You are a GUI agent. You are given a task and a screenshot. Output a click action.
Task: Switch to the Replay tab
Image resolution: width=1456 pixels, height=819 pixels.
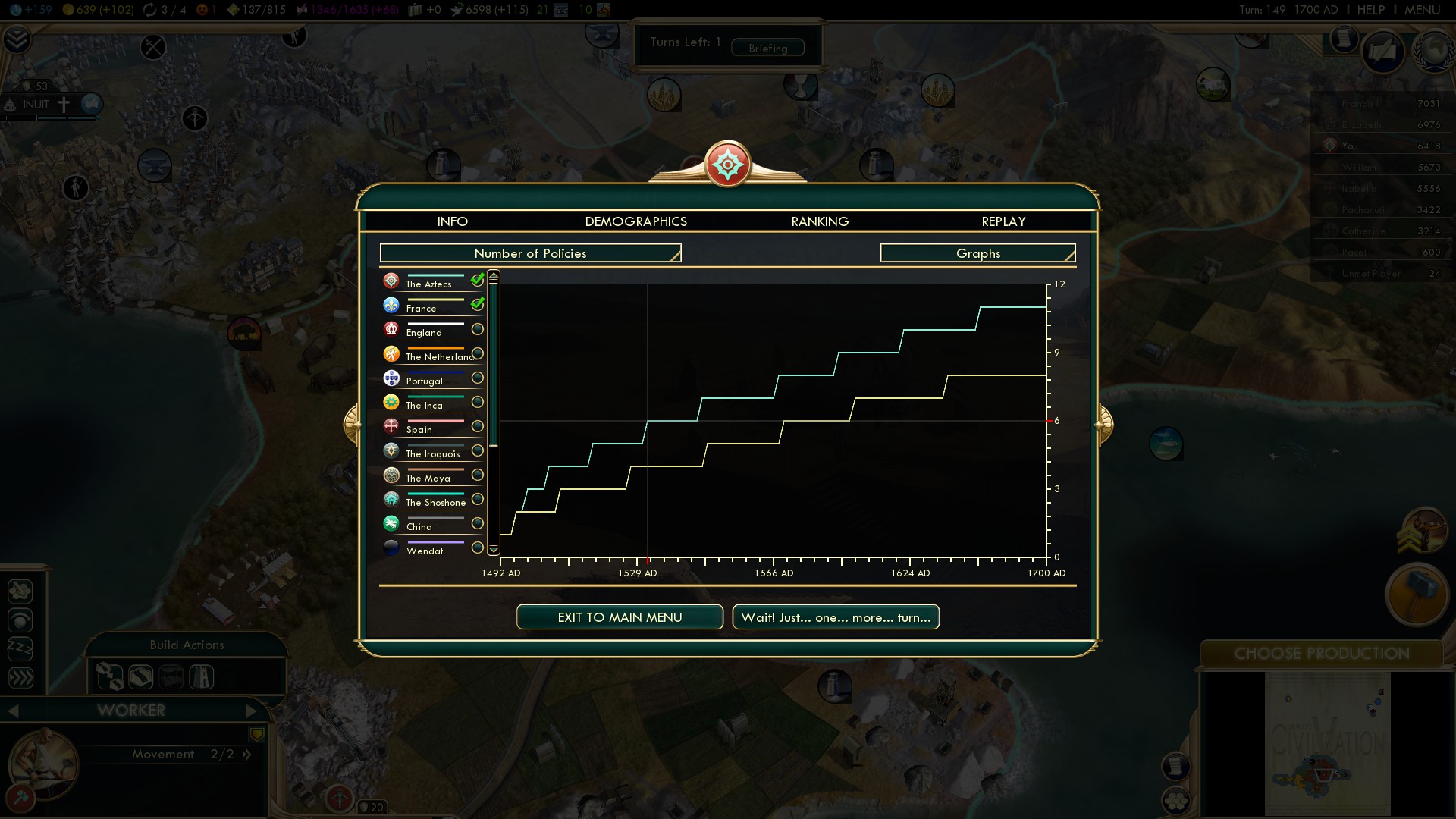click(x=1003, y=221)
